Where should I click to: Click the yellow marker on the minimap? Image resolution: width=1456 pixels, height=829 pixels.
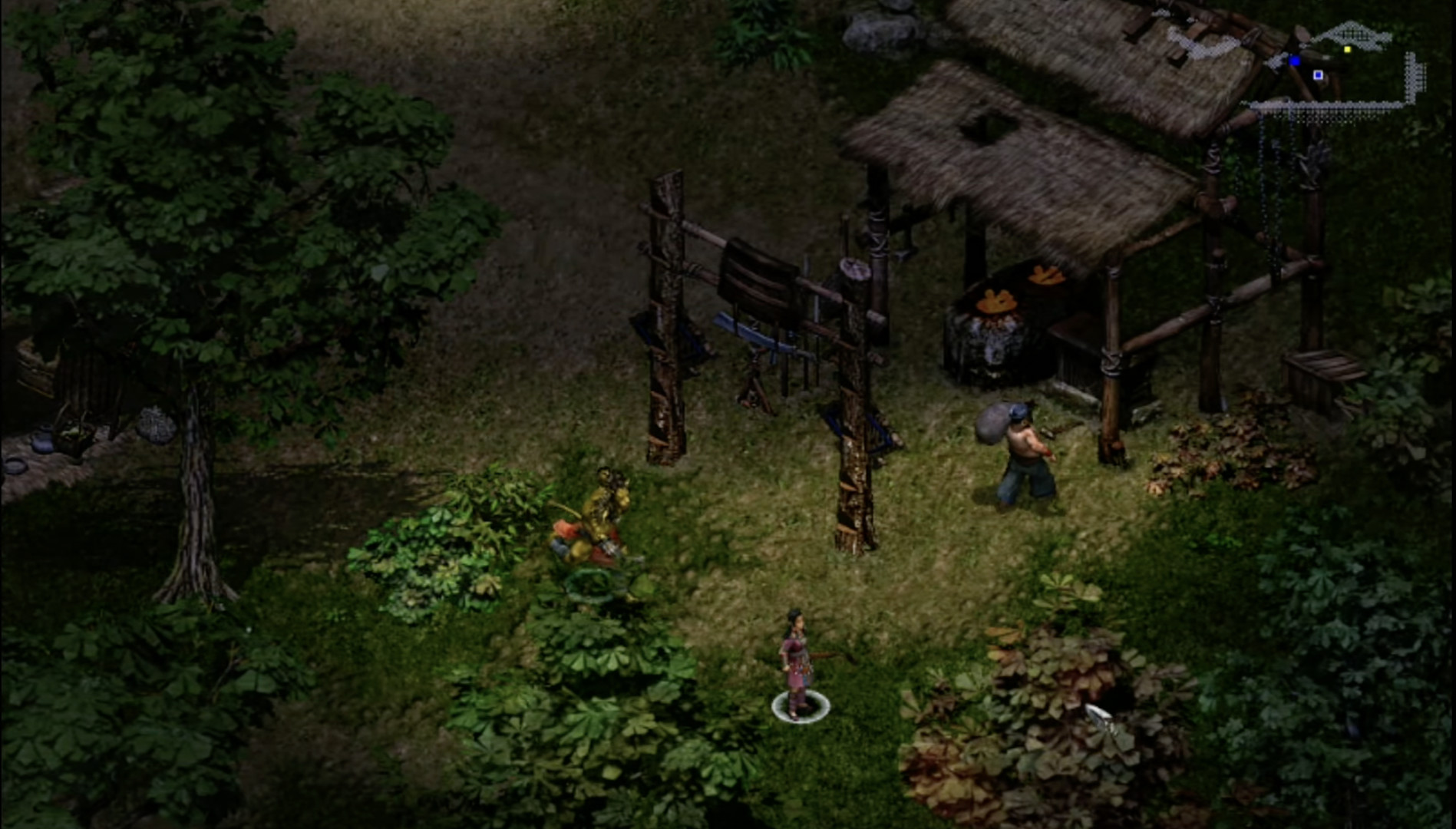[x=1348, y=49]
